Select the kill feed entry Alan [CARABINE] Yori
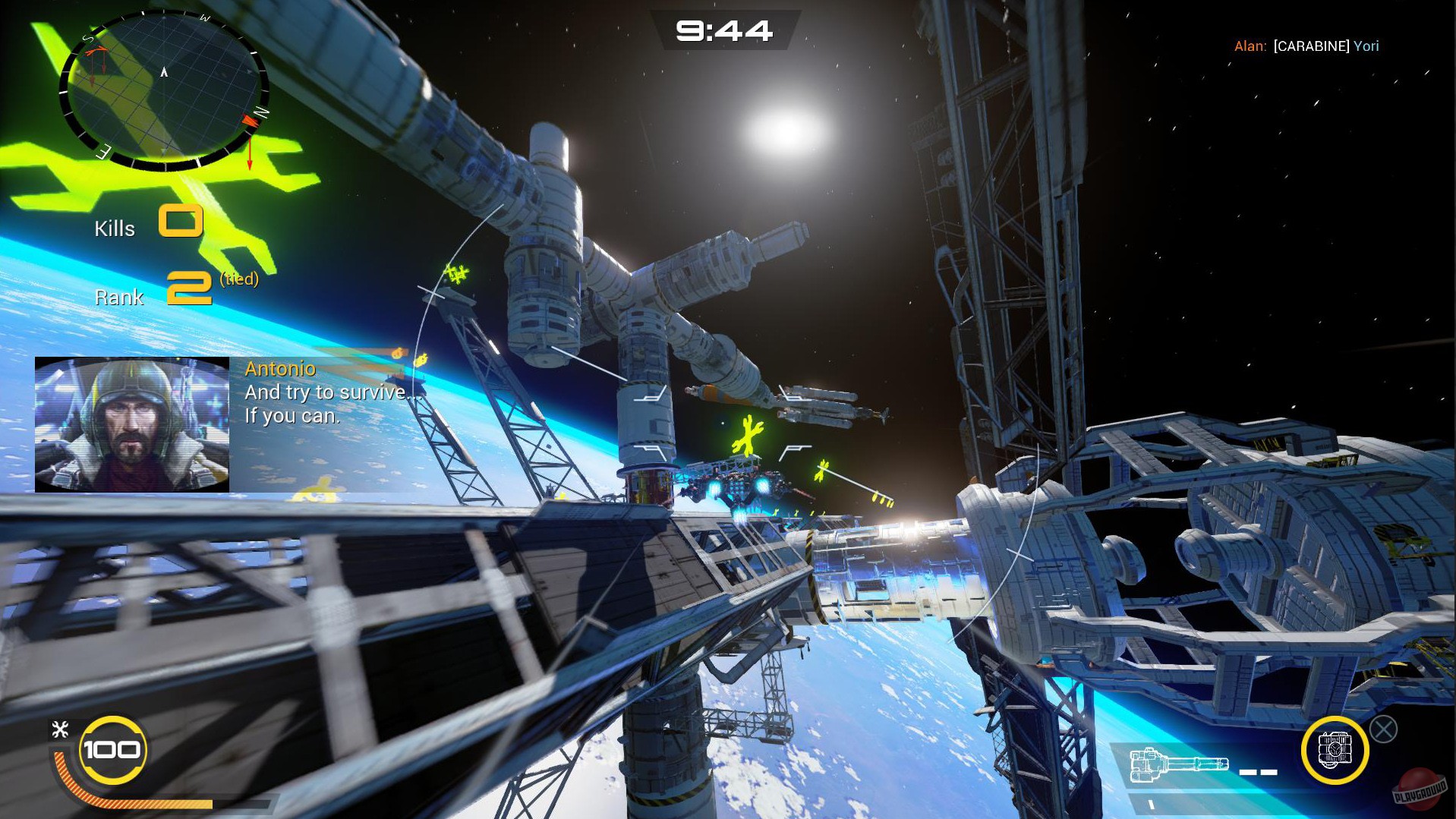Image resolution: width=1456 pixels, height=819 pixels. tap(1306, 46)
